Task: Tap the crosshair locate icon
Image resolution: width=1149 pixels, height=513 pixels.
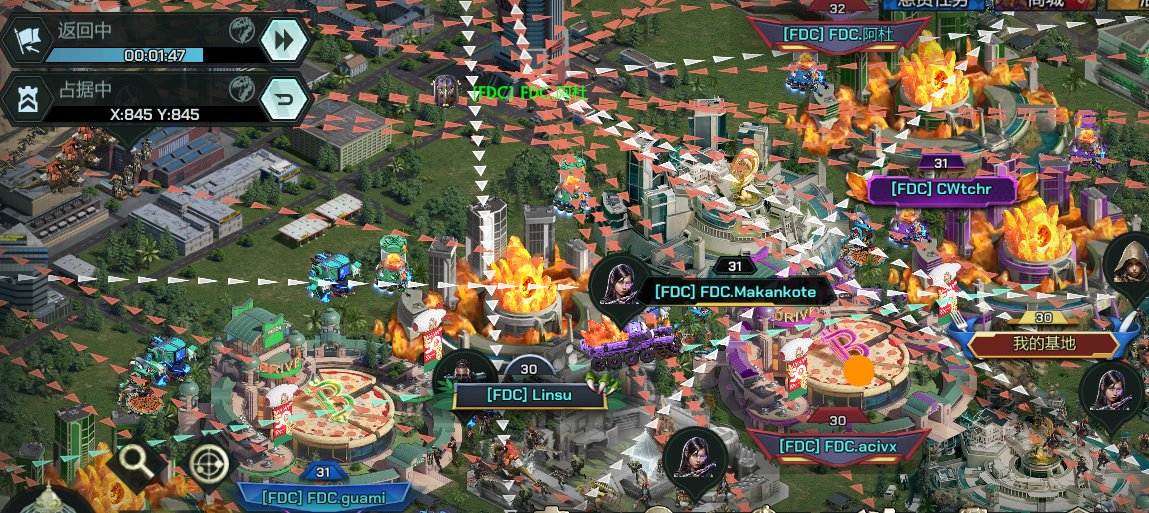Action: 208,463
